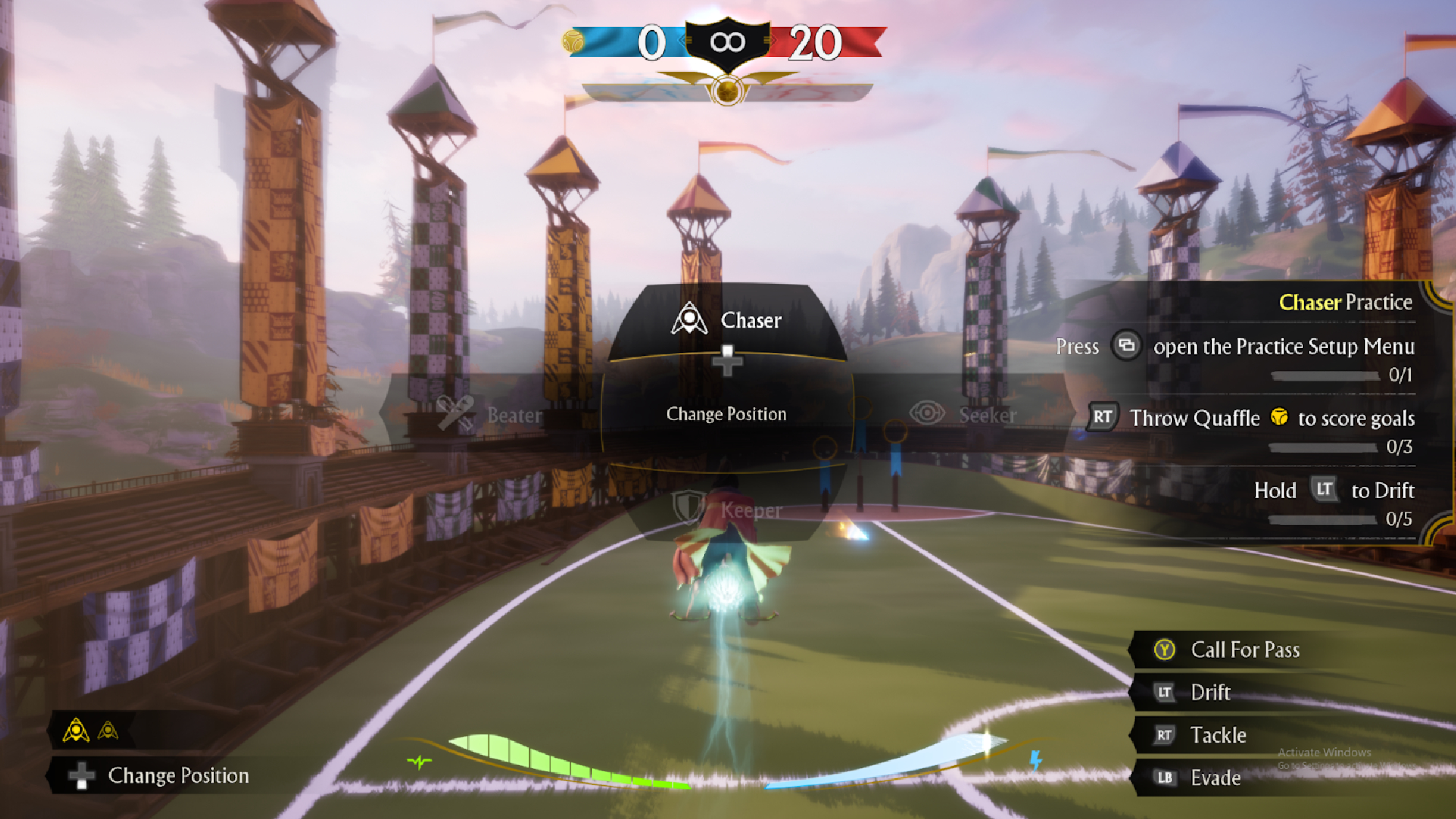This screenshot has width=1456, height=819.
Task: Pick the Keeper position
Action: click(x=728, y=510)
